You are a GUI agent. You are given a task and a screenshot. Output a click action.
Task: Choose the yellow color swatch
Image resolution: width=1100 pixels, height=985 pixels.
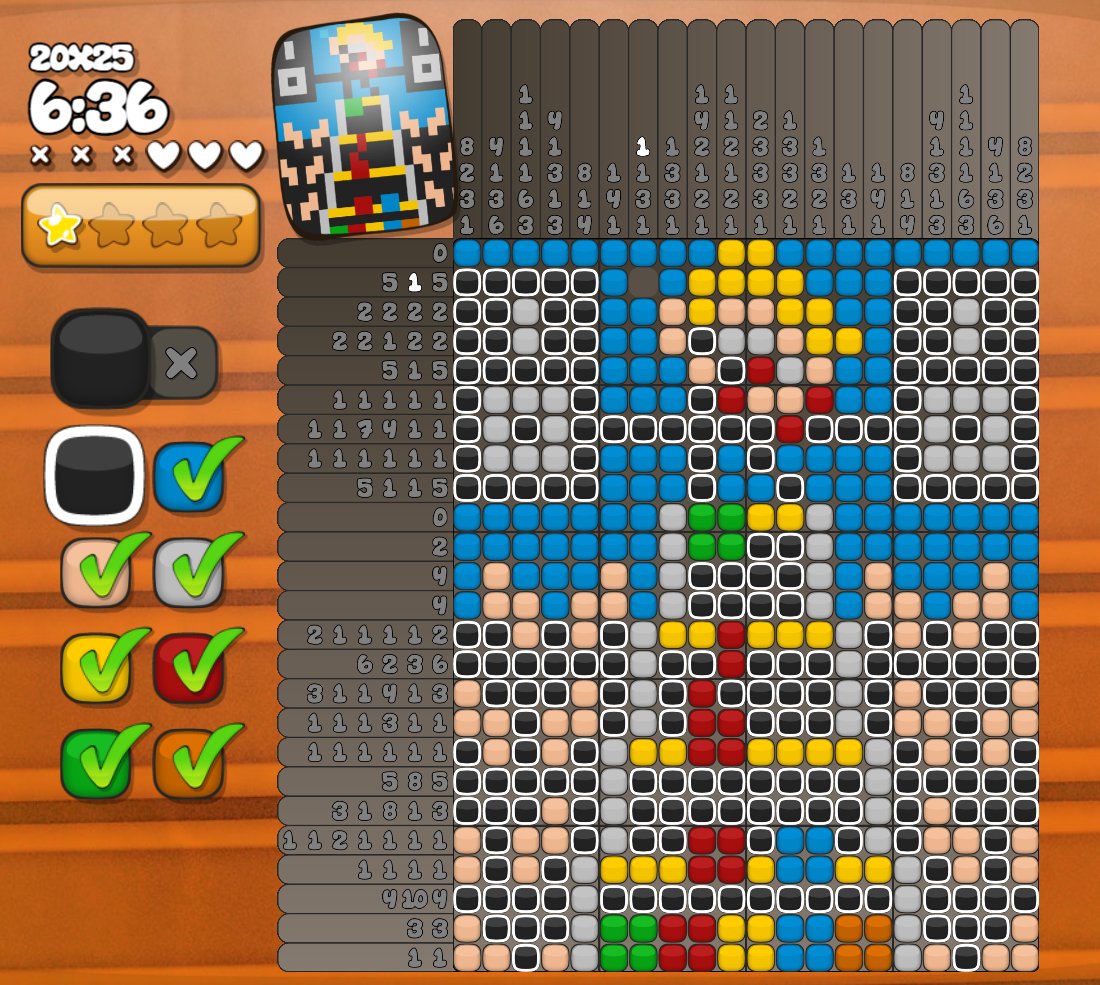(94, 667)
